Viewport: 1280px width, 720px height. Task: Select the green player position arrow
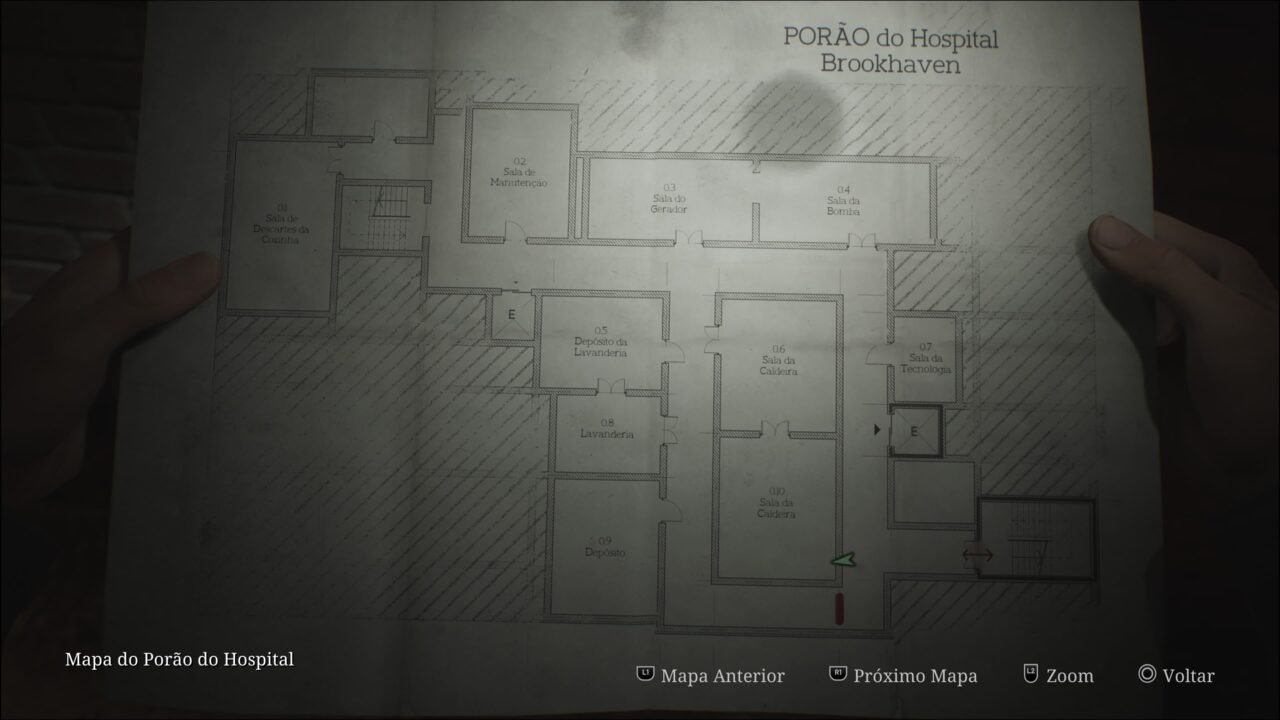click(843, 560)
